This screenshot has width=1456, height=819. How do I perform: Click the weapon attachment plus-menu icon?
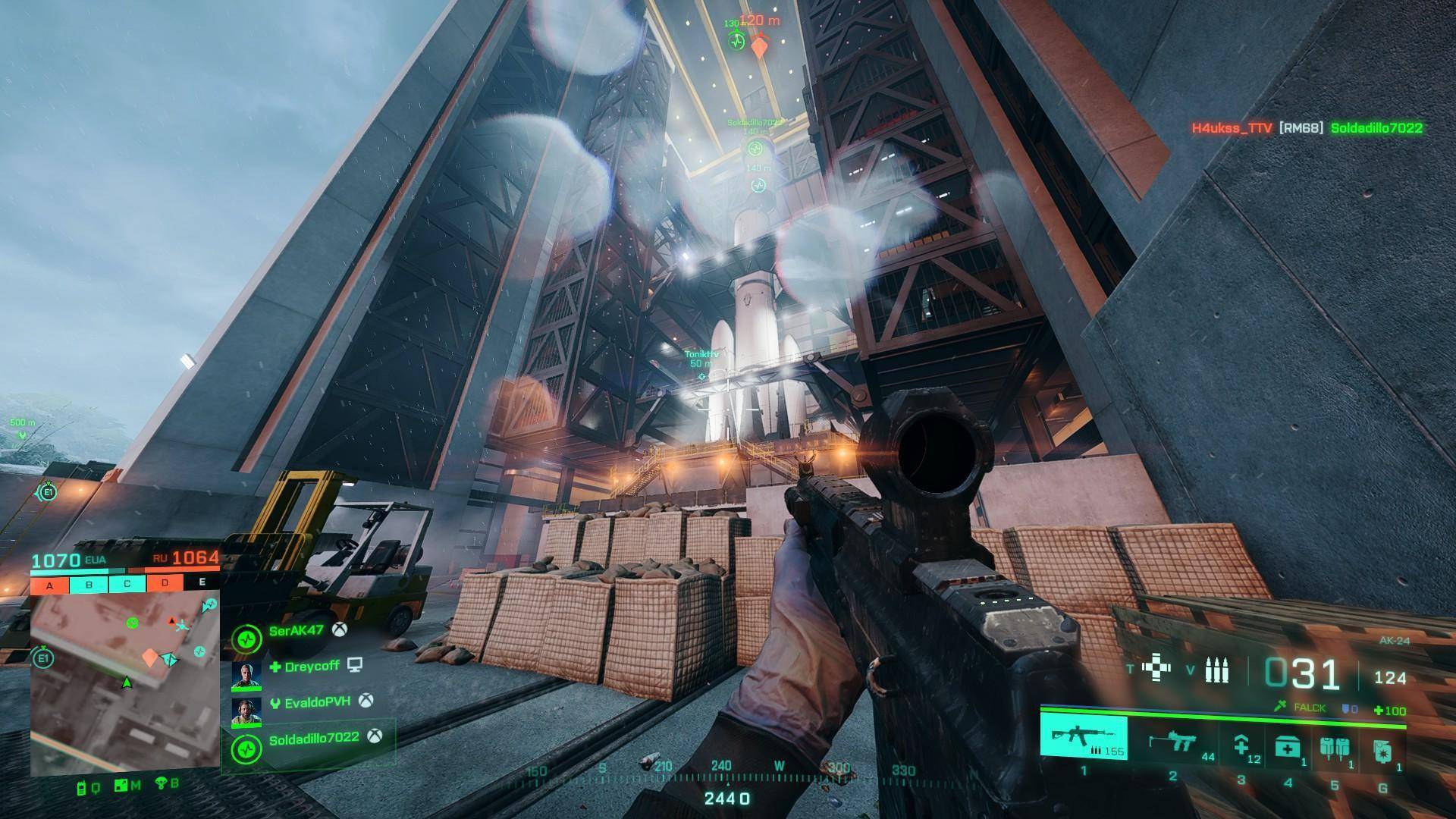click(x=1155, y=669)
